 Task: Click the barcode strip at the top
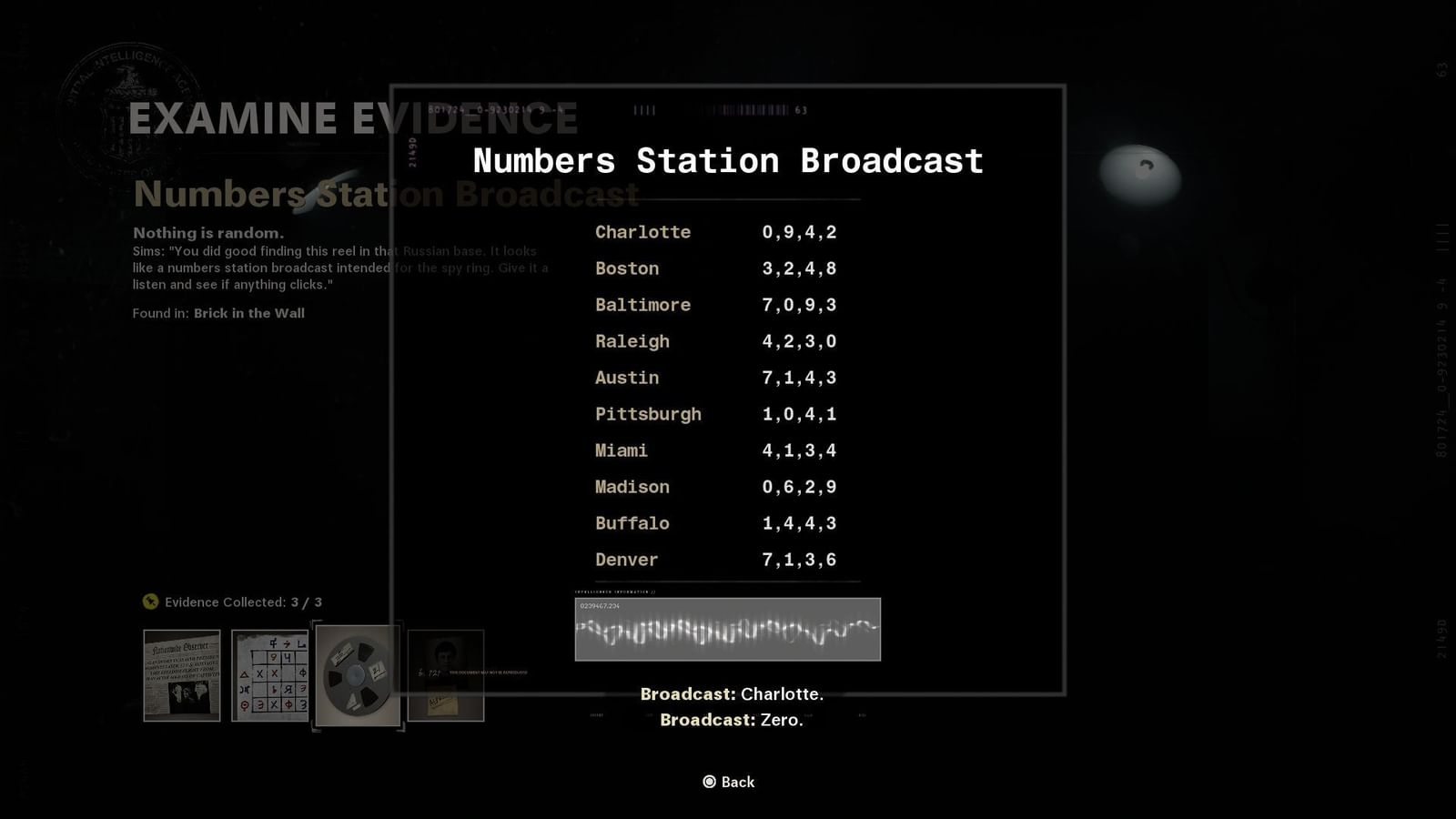pos(746,110)
